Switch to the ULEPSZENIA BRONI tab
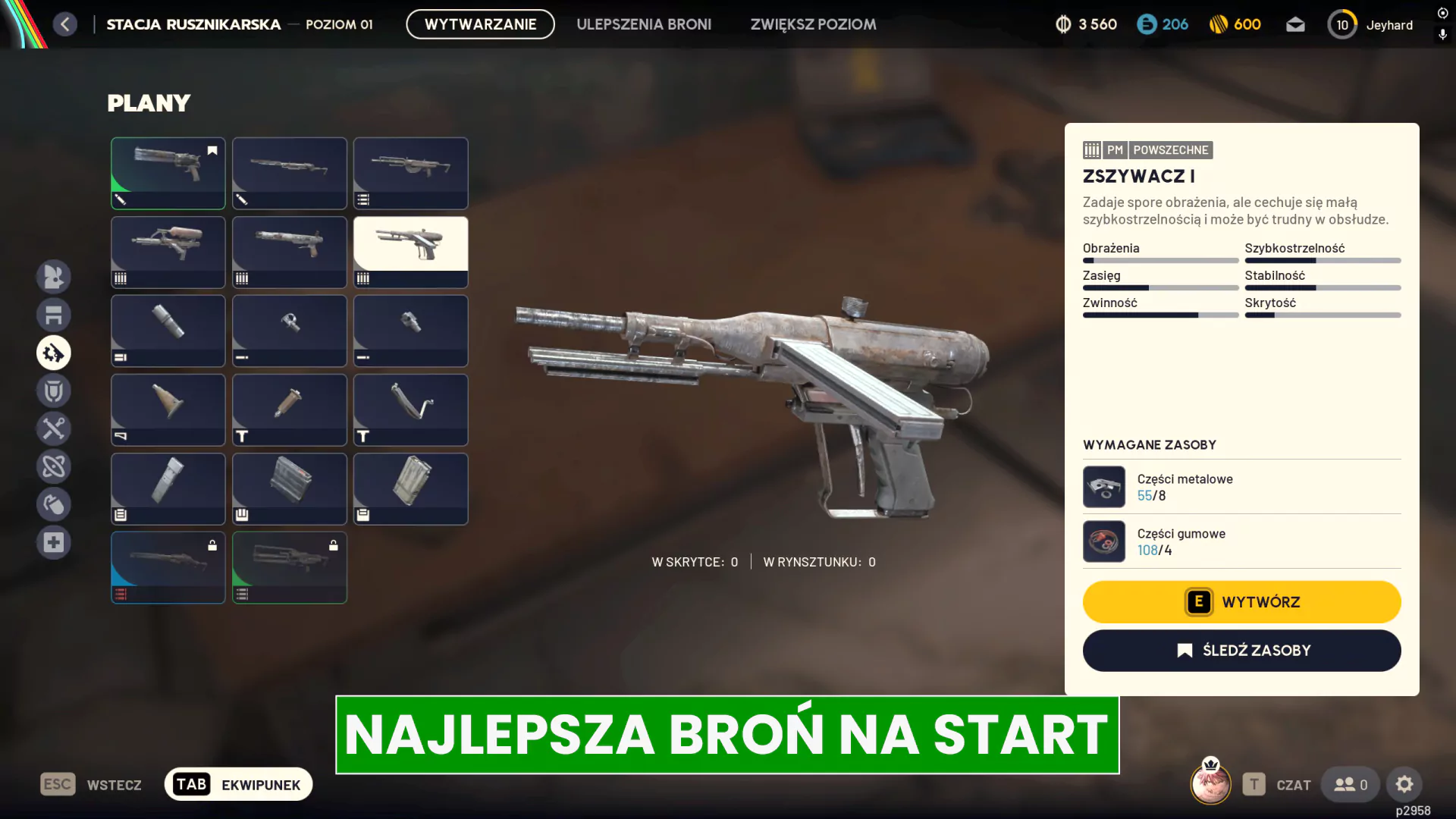 (x=644, y=24)
